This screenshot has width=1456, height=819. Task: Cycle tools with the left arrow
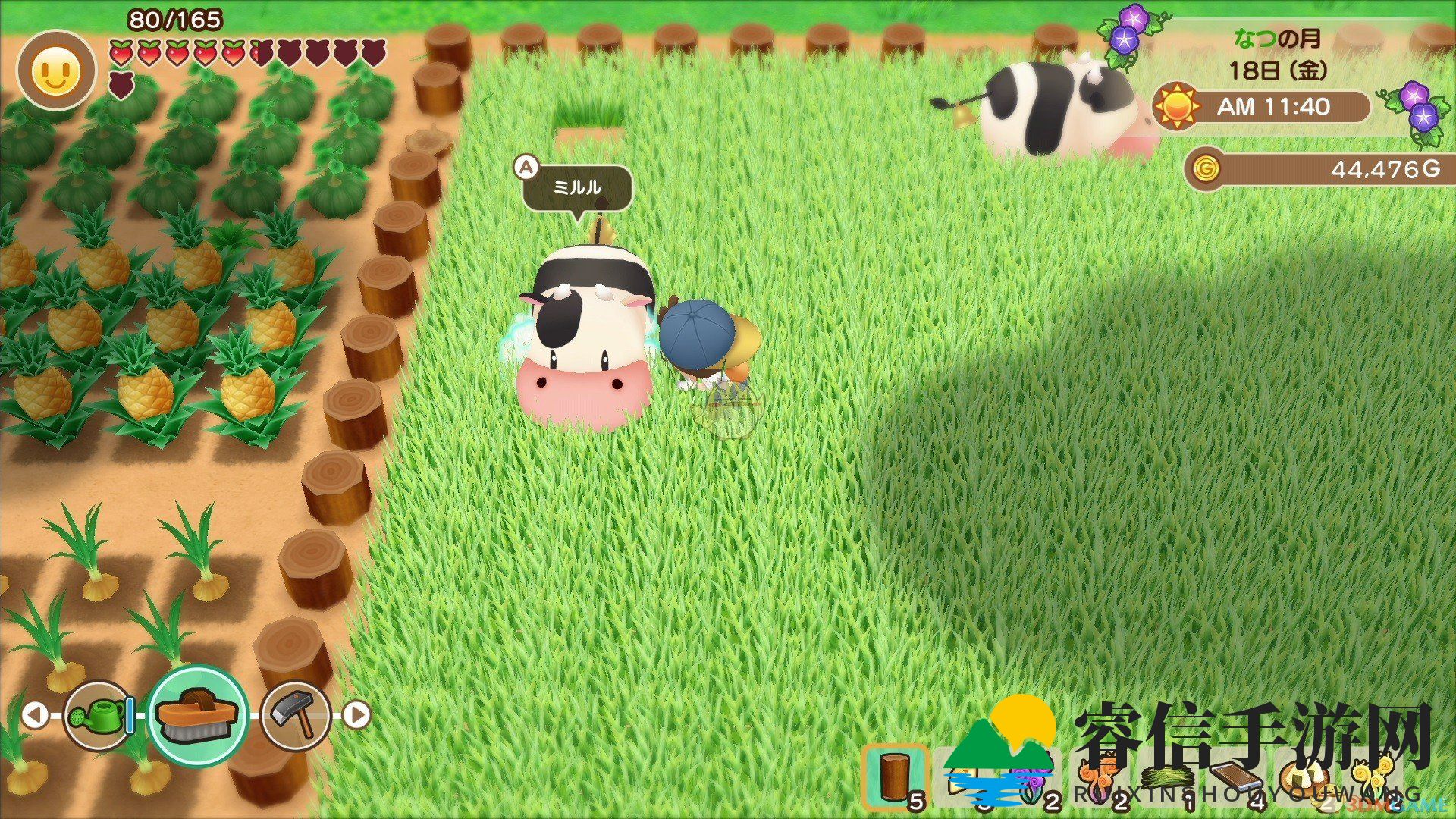coord(34,714)
